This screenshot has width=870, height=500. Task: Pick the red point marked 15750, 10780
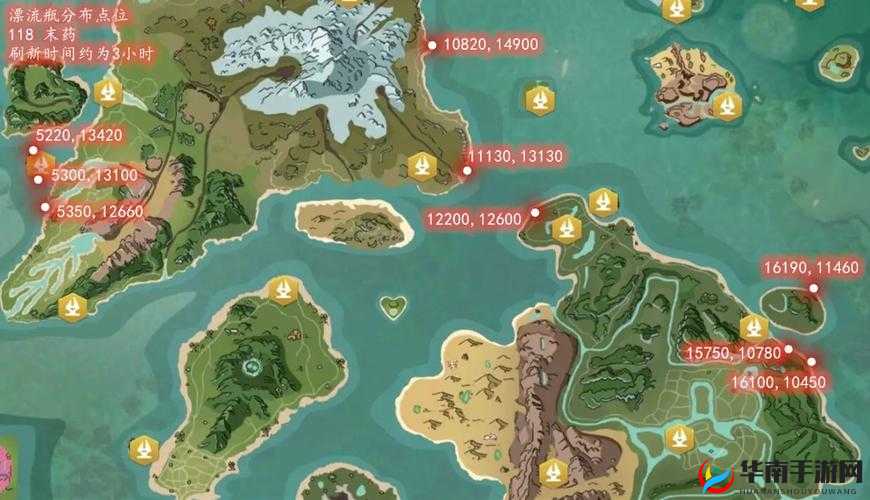pyautogui.click(x=789, y=349)
